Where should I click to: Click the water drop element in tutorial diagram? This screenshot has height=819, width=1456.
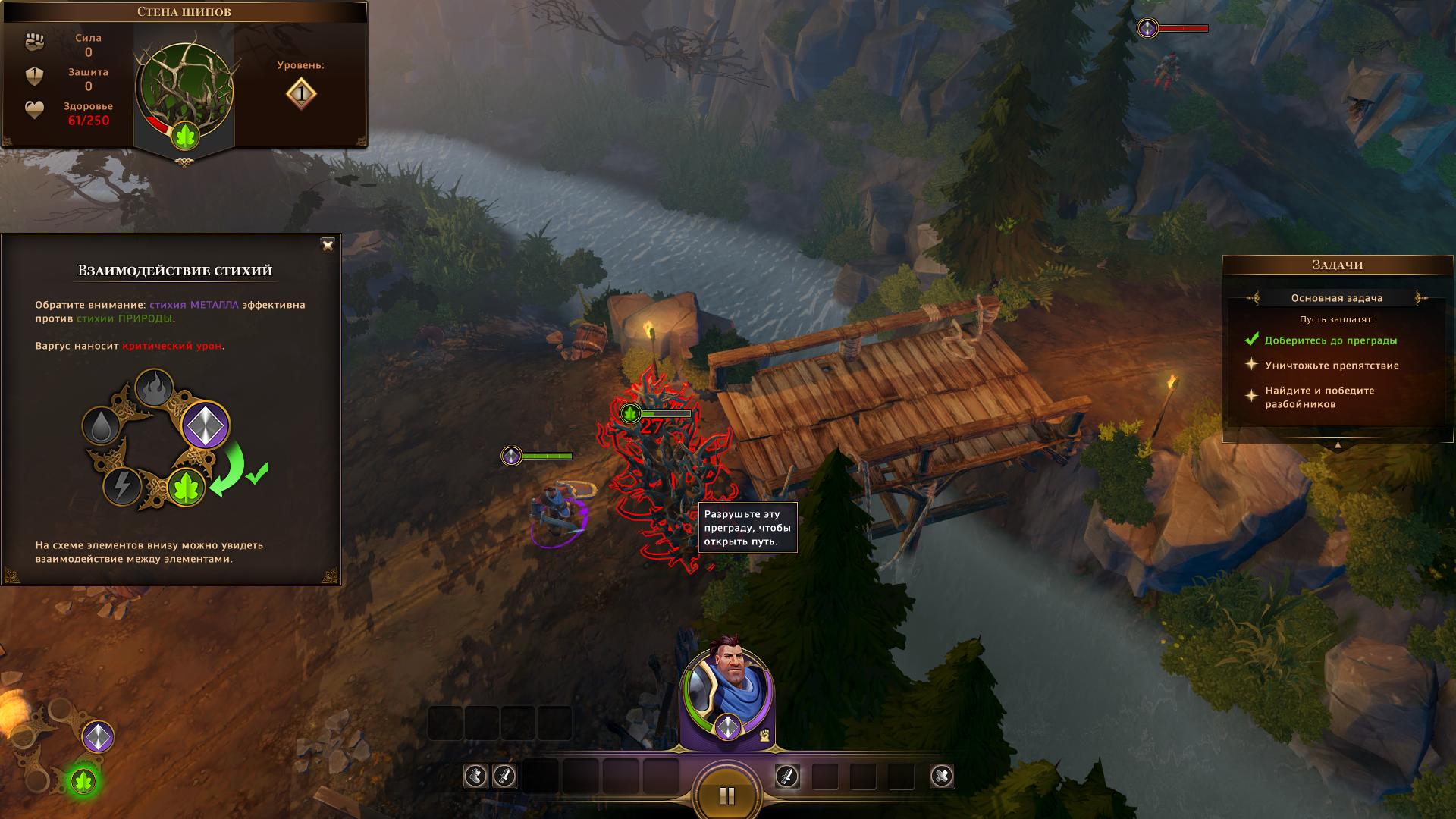point(102,426)
